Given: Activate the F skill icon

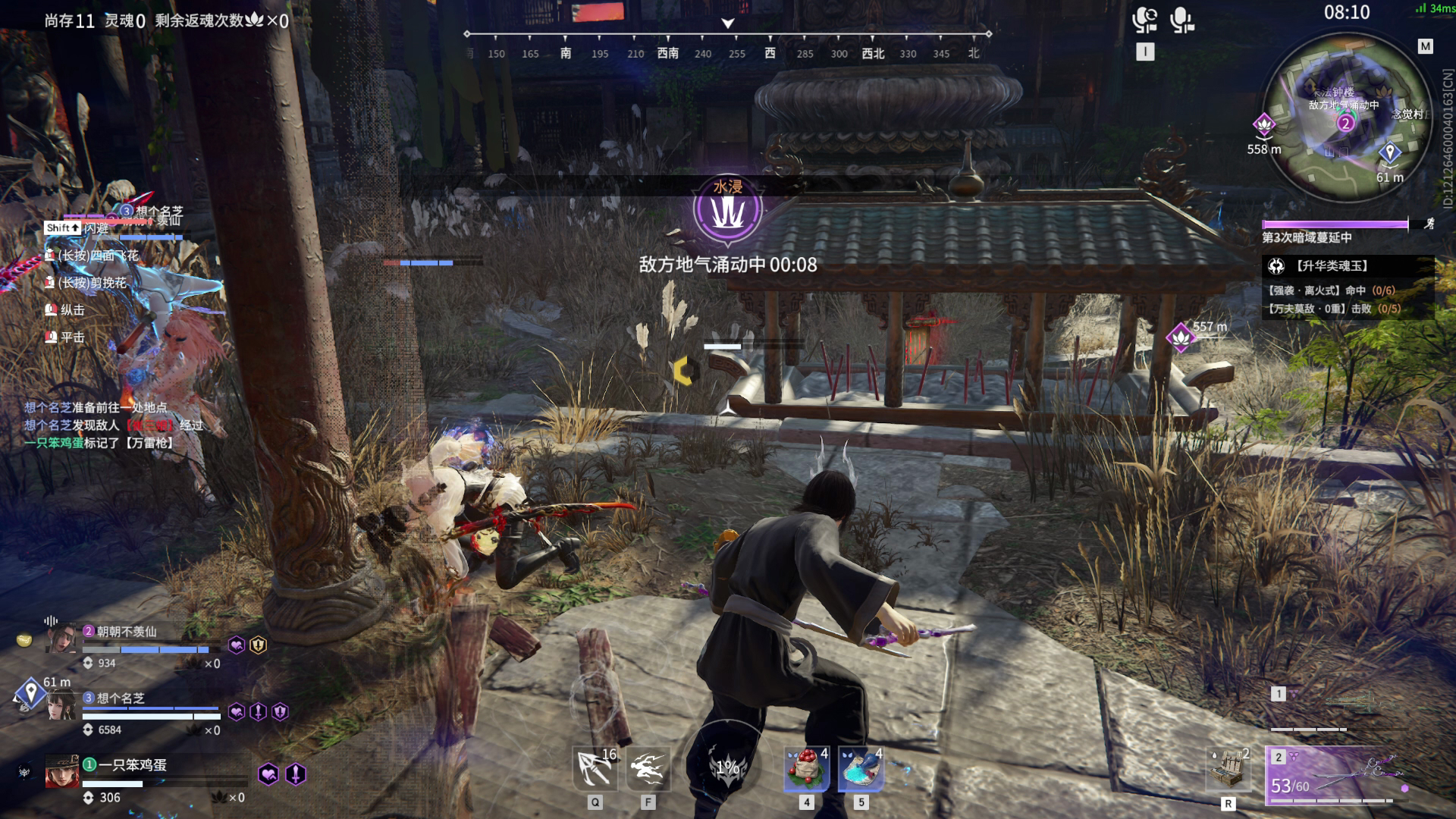Looking at the screenshot, I should click(648, 769).
